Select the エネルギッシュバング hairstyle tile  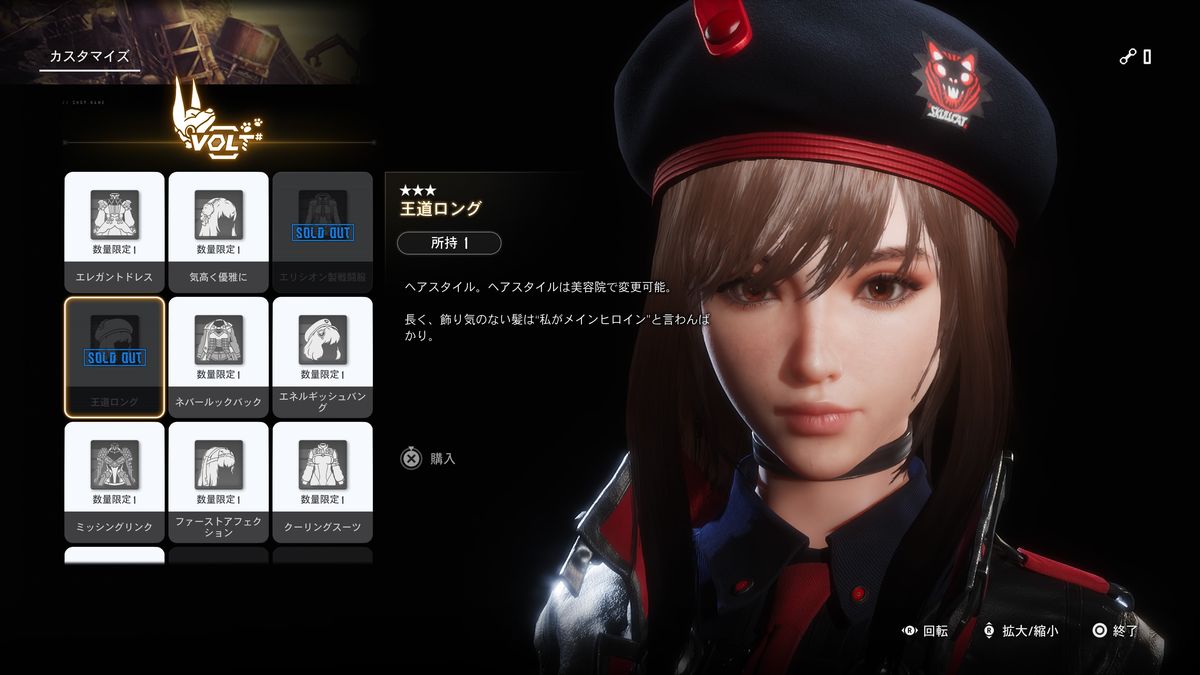(322, 356)
